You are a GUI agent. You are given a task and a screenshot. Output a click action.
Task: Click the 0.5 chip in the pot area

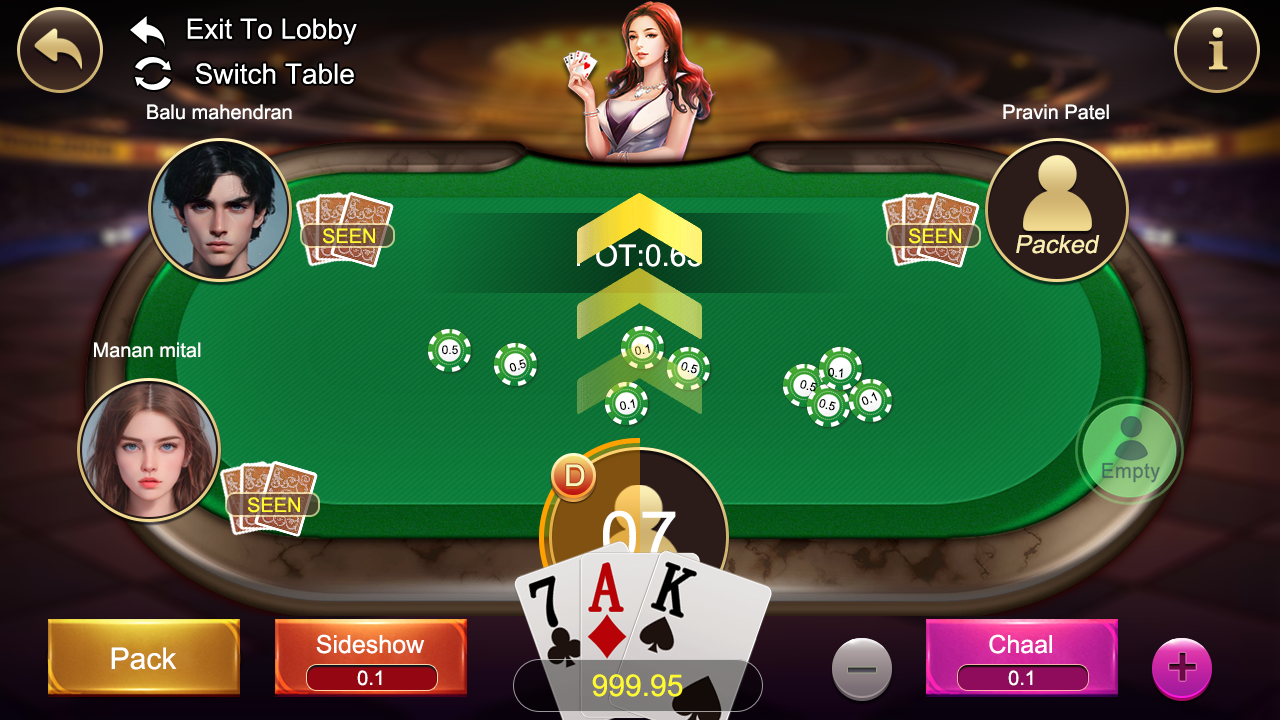click(448, 352)
